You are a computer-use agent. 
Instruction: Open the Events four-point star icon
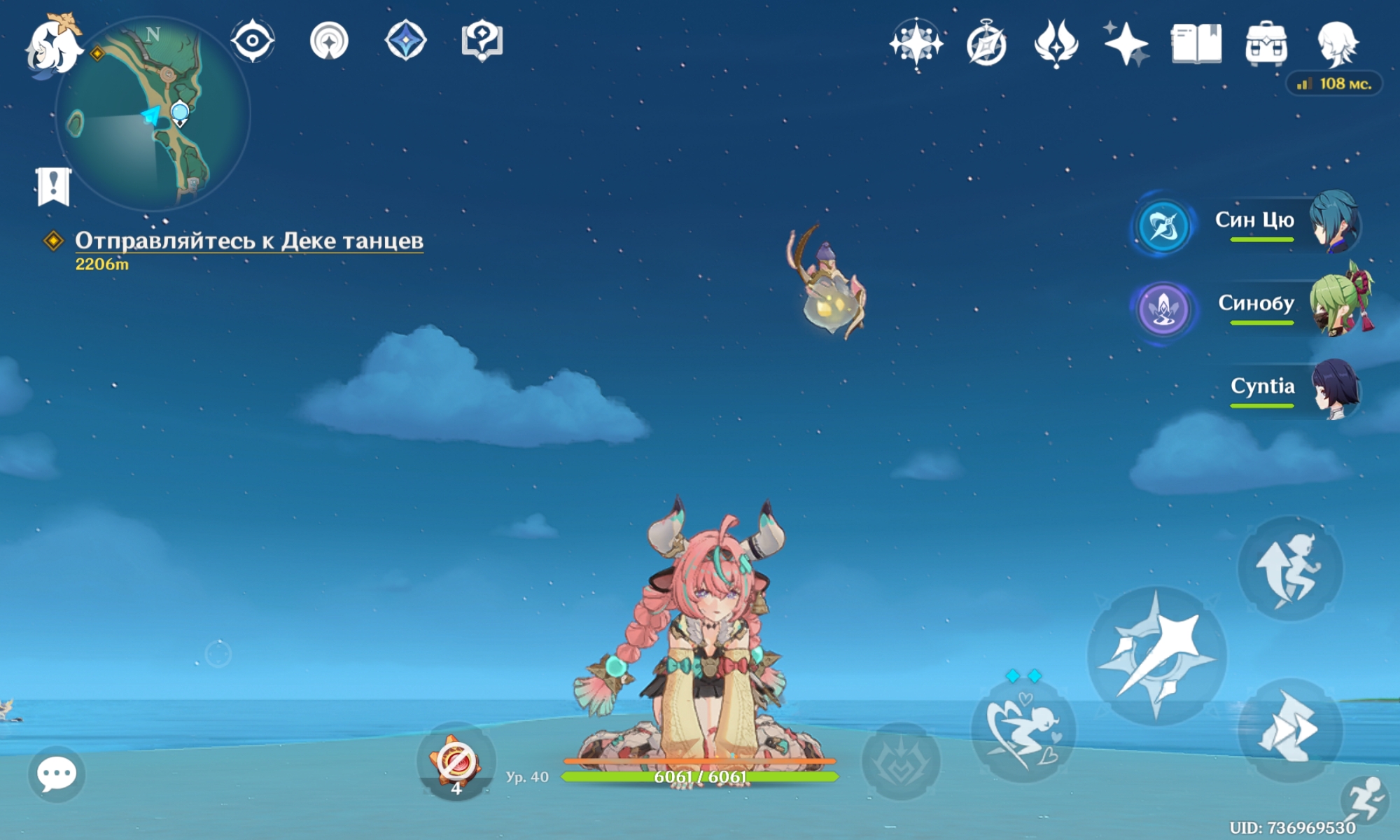tap(1126, 43)
